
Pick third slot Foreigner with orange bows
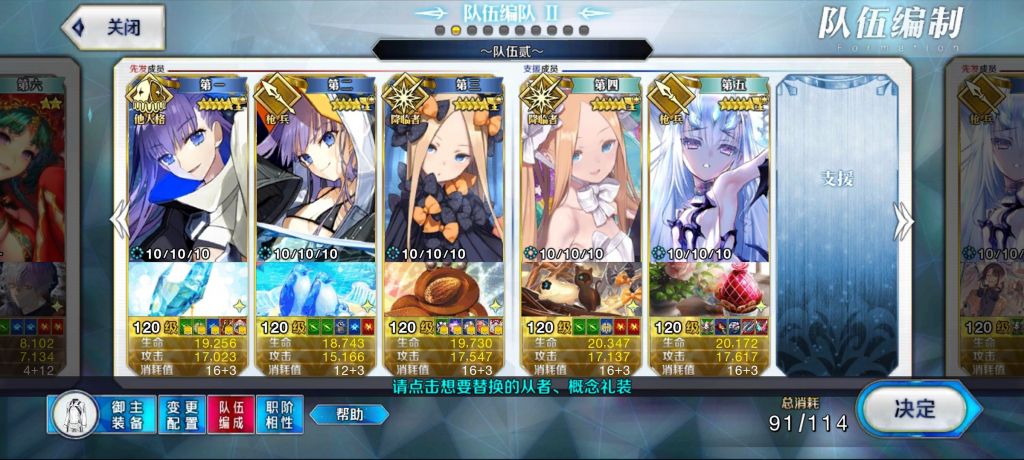tap(443, 175)
